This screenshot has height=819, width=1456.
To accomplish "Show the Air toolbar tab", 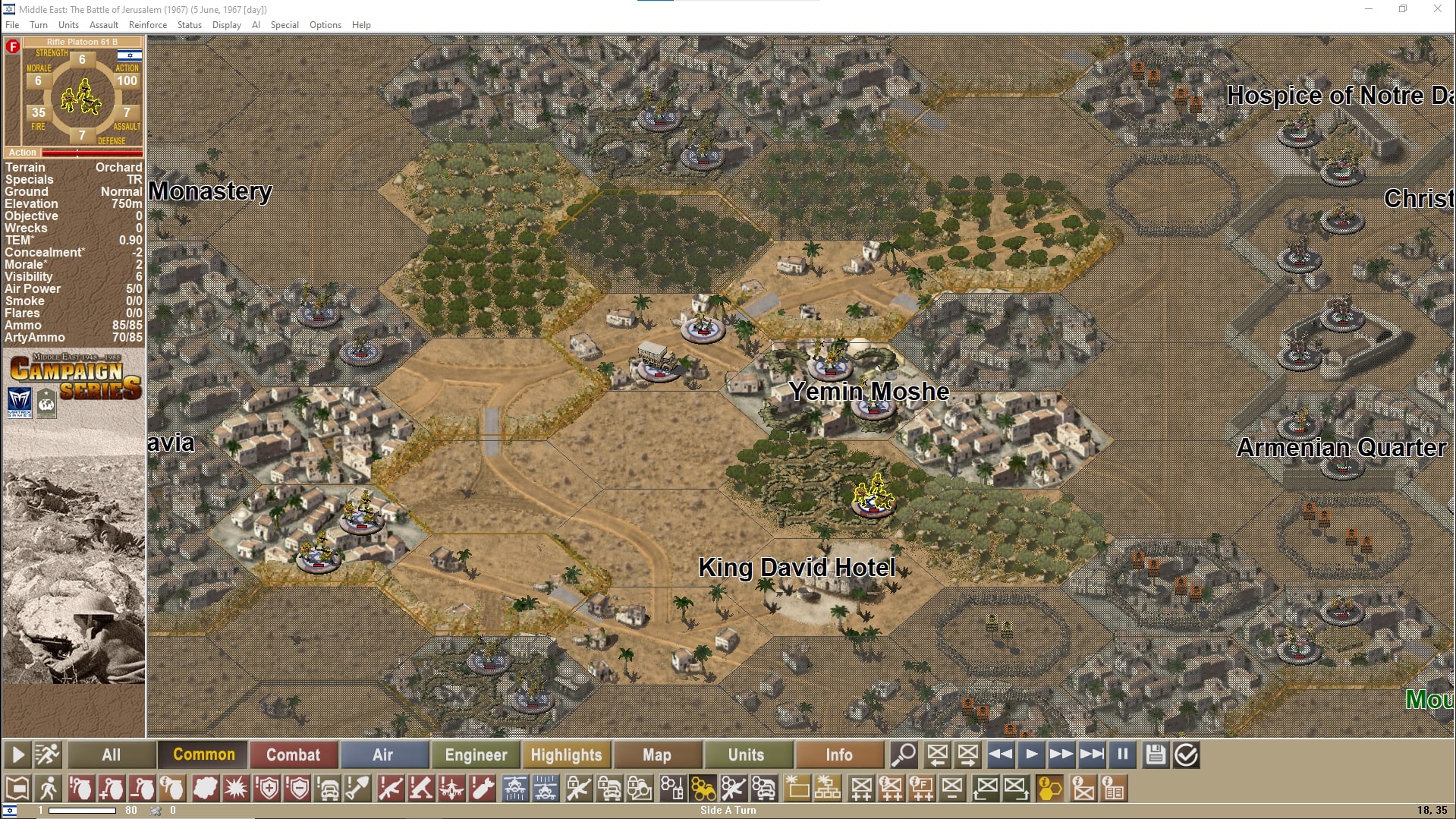I will tap(383, 754).
